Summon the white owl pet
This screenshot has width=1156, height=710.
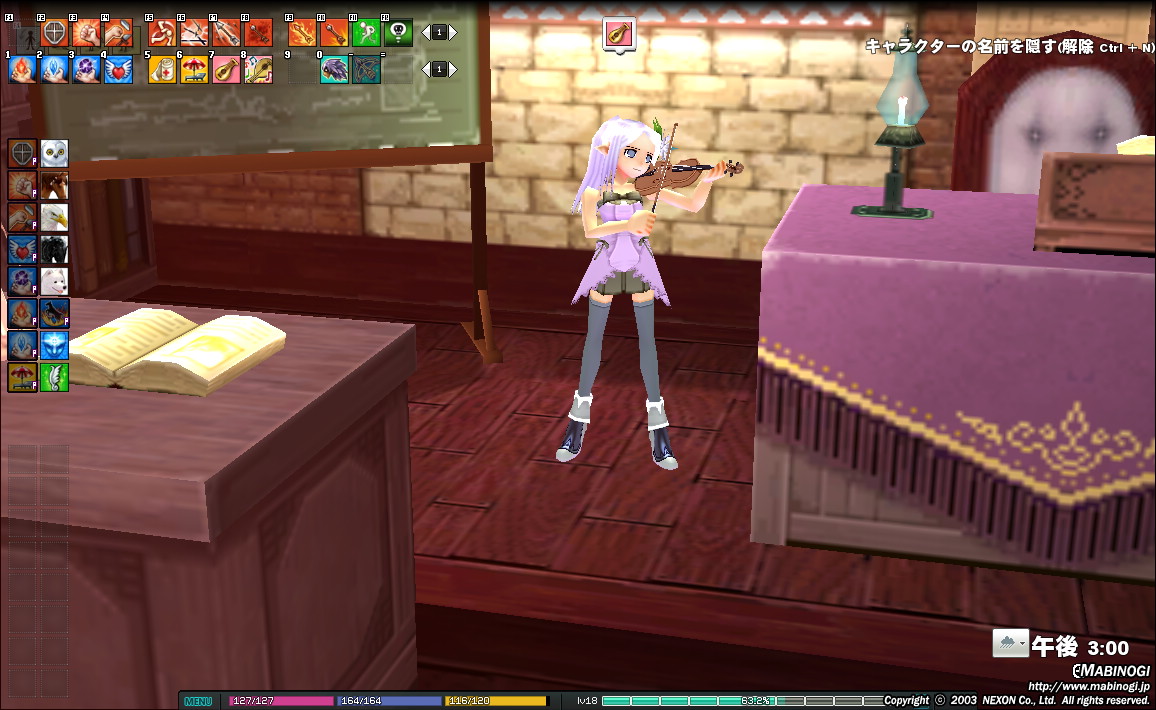[x=55, y=153]
